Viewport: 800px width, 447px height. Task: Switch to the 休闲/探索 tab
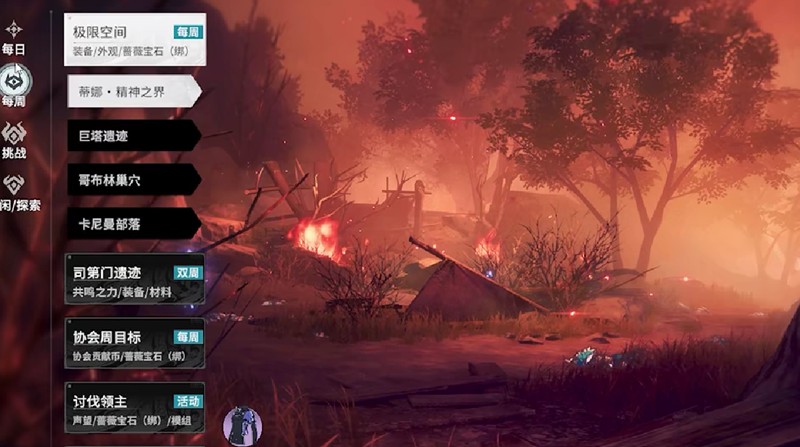click(16, 193)
